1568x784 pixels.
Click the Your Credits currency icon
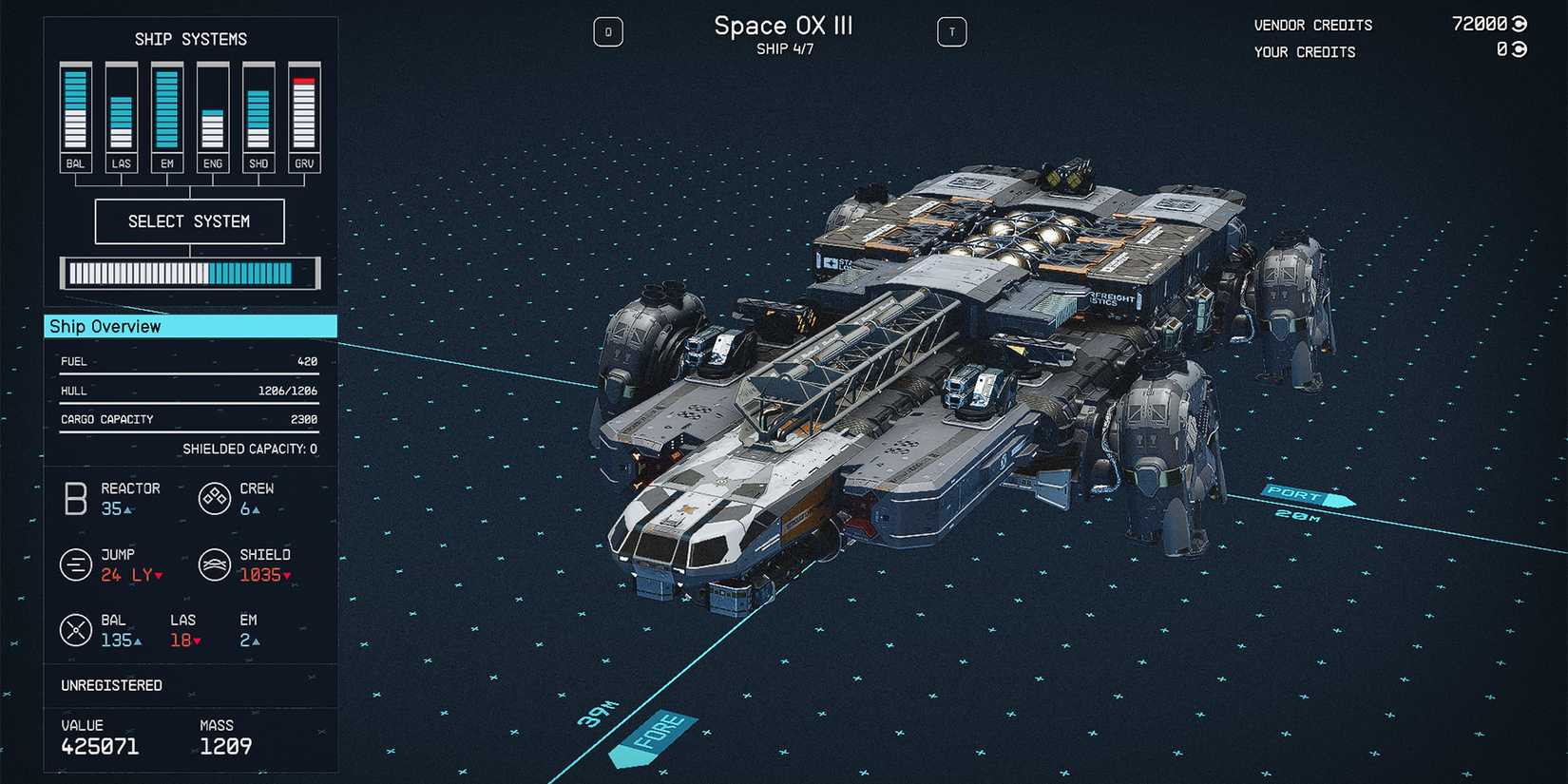pyautogui.click(x=1520, y=52)
